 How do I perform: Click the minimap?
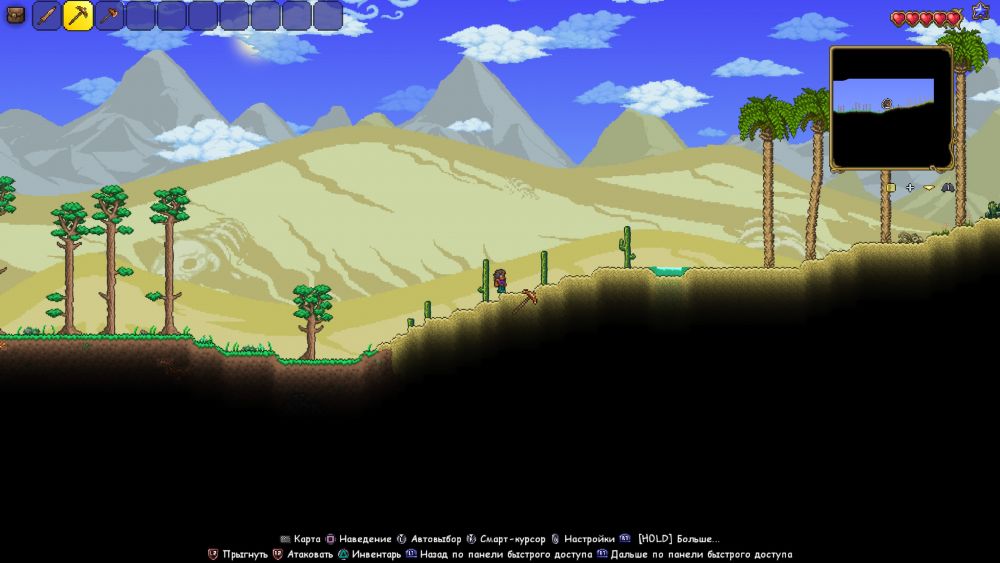[x=891, y=108]
